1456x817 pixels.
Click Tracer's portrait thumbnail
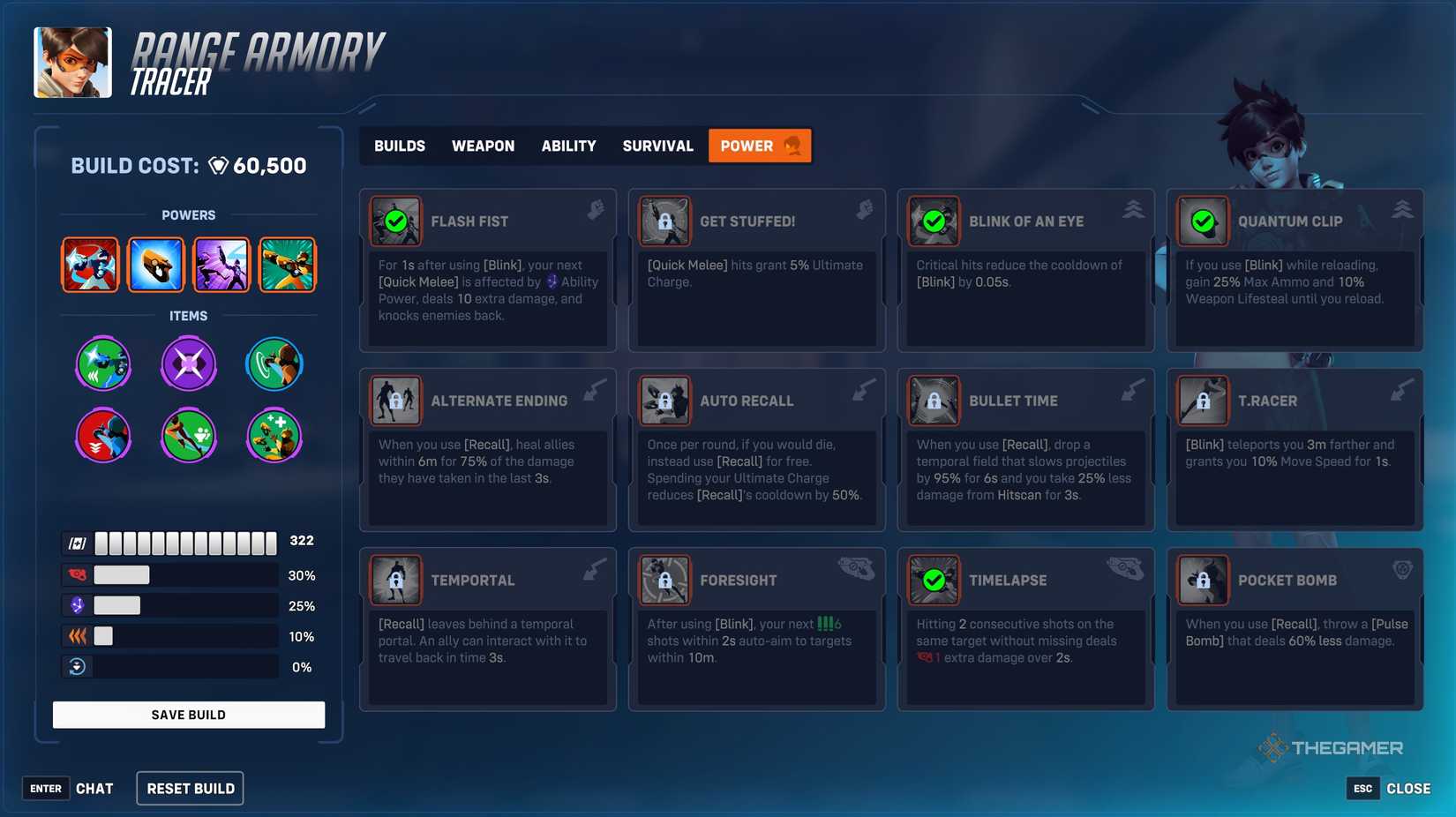[72, 62]
